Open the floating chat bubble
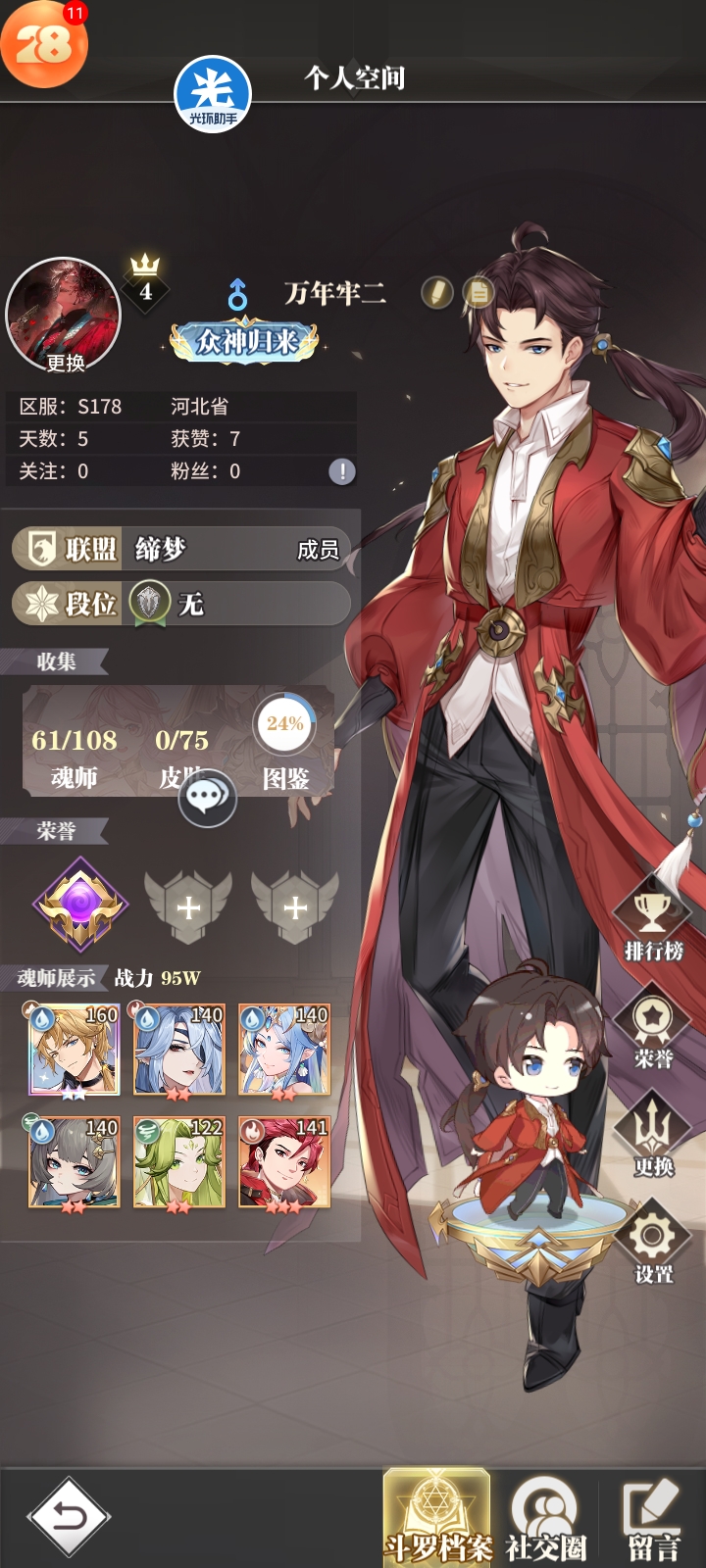The width and height of the screenshot is (706, 1568). pos(207,798)
